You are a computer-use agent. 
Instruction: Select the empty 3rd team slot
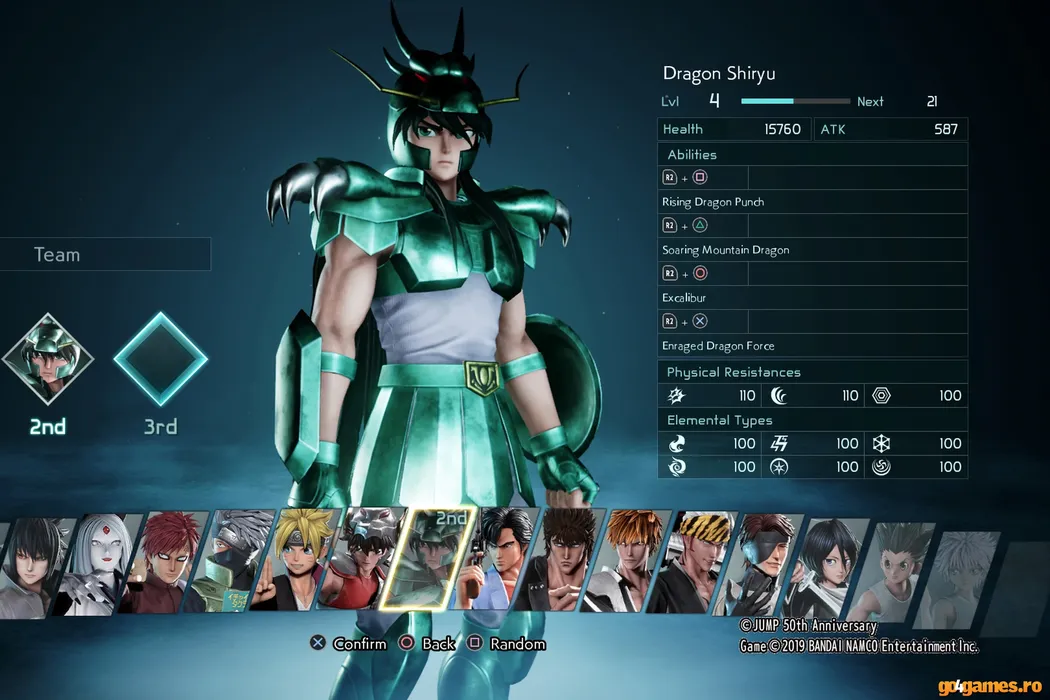160,358
